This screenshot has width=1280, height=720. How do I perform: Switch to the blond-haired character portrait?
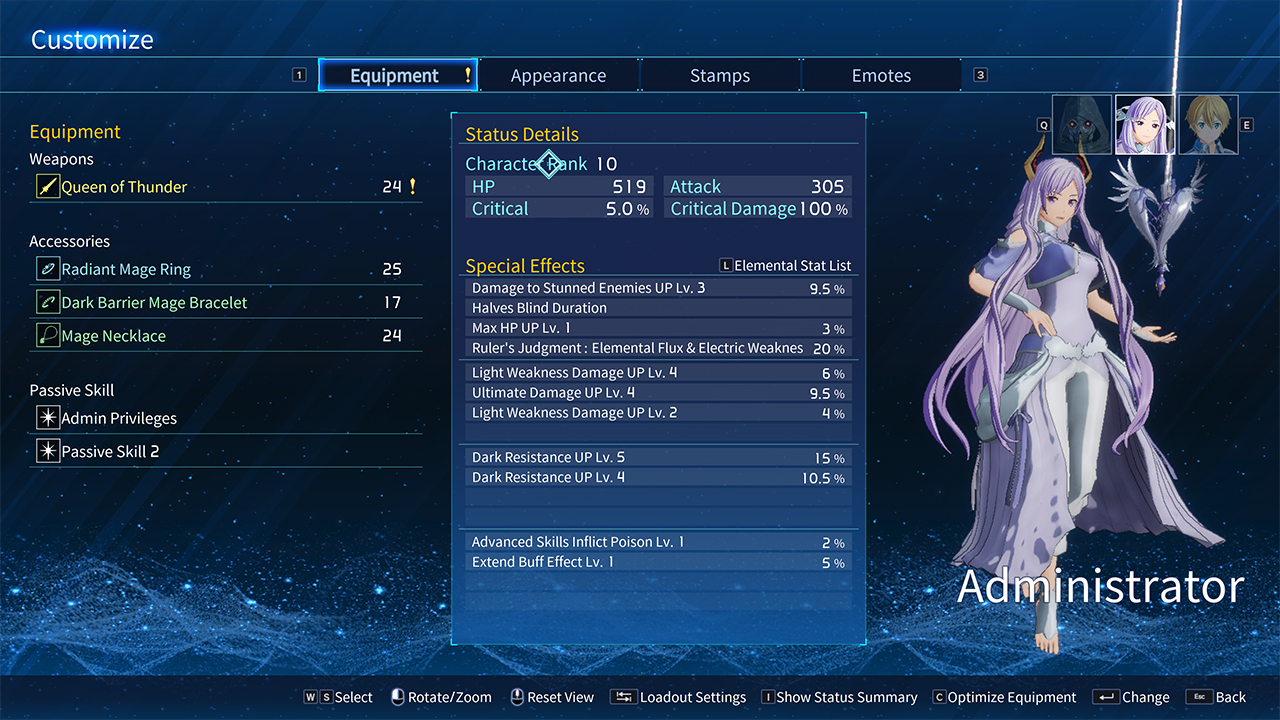pyautogui.click(x=1208, y=125)
